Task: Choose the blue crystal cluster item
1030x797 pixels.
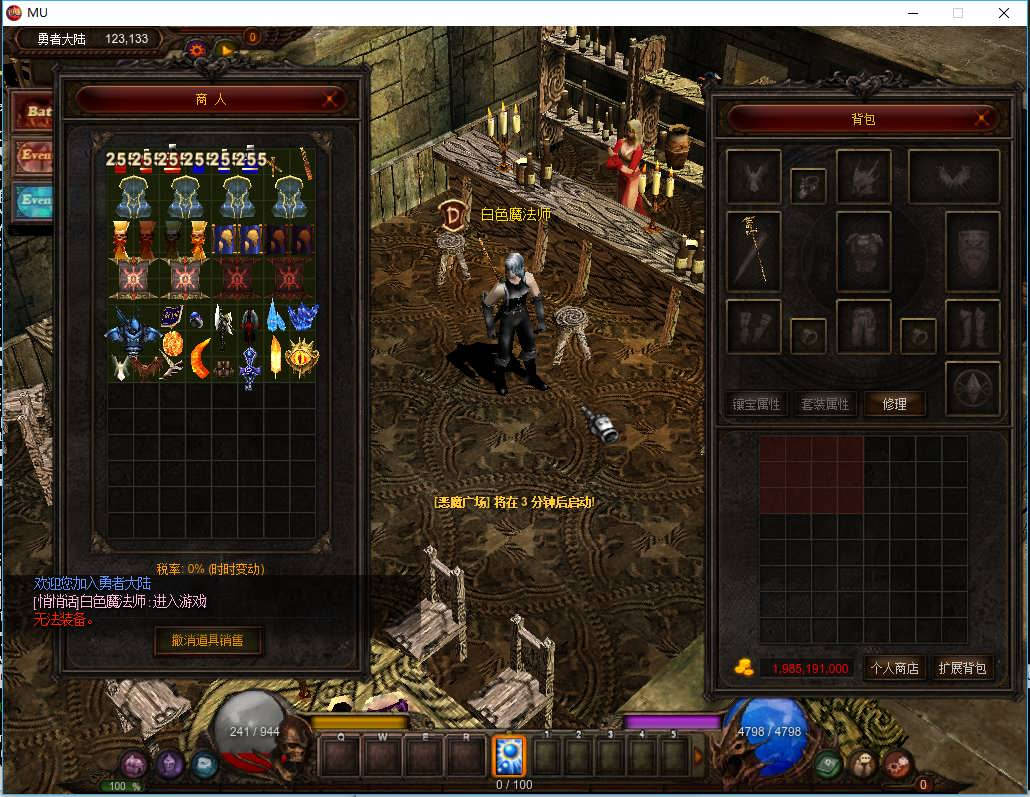Action: pyautogui.click(x=303, y=317)
